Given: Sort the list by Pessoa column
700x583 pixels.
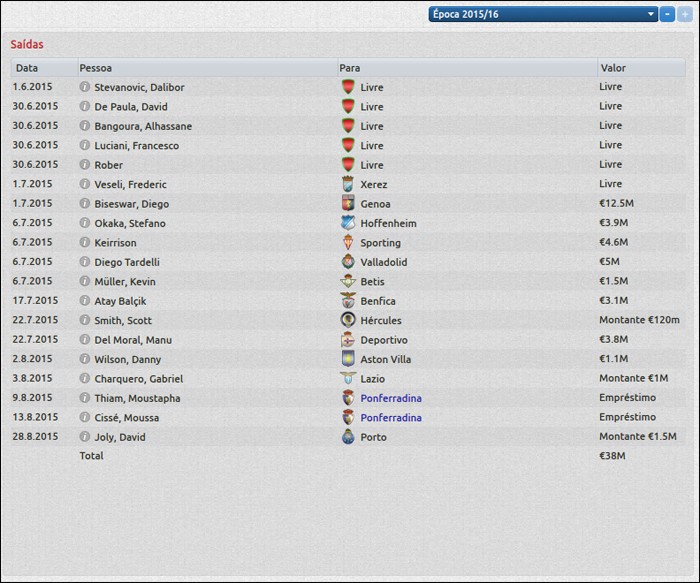Looking at the screenshot, I should pos(95,68).
